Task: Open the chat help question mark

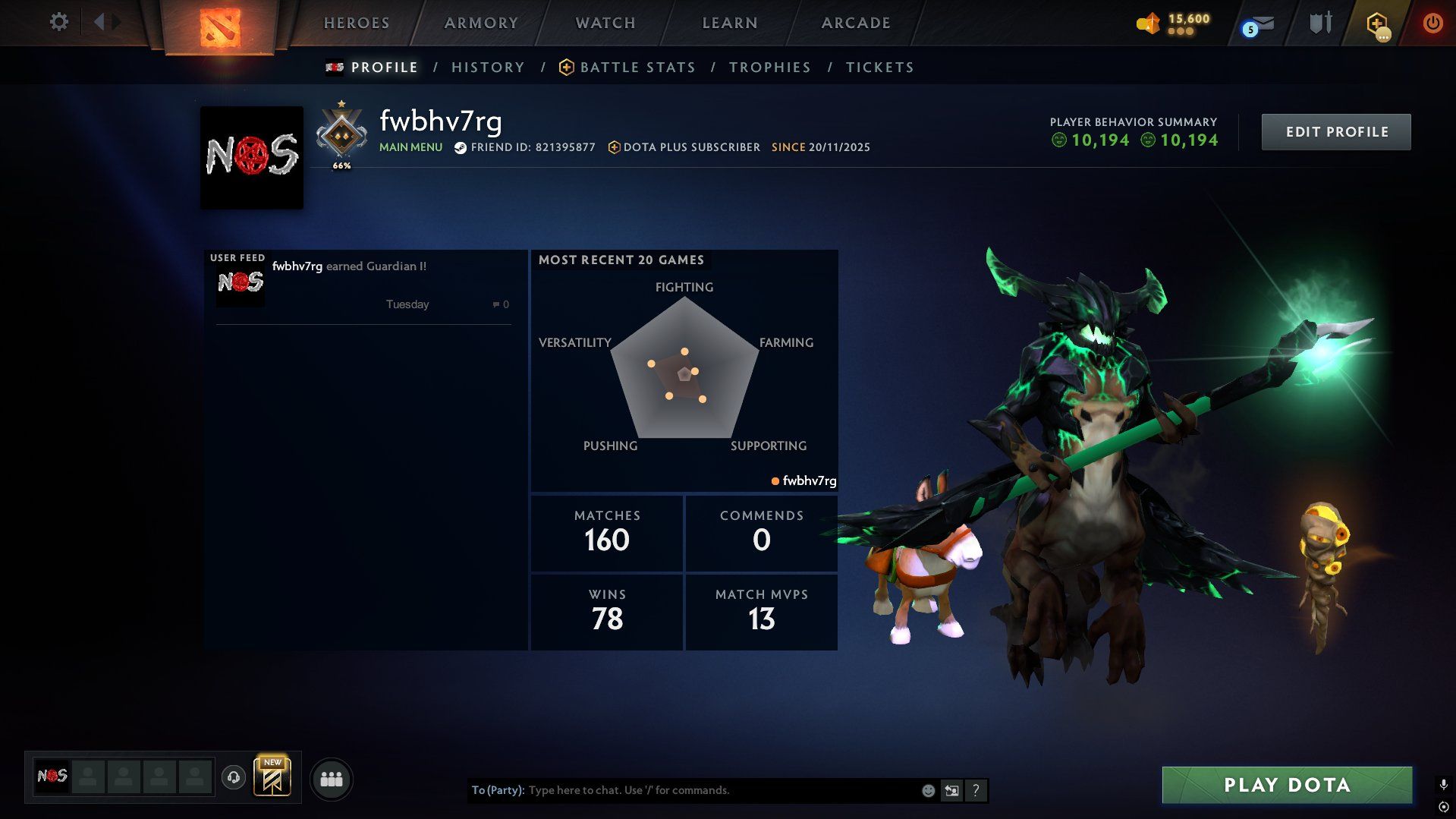Action: (x=976, y=791)
